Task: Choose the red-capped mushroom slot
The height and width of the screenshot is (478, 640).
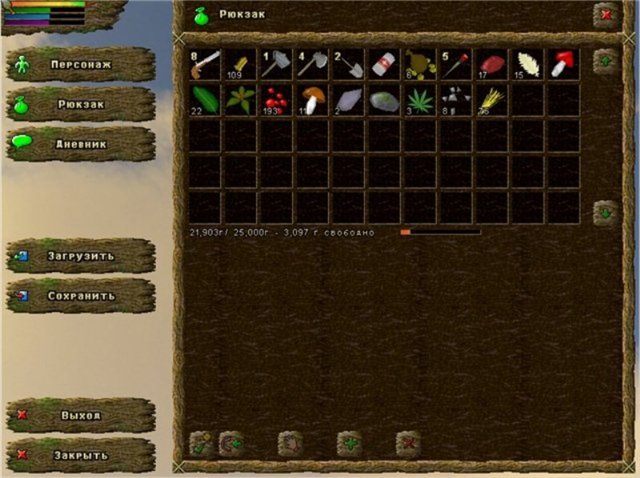Action: (562, 64)
